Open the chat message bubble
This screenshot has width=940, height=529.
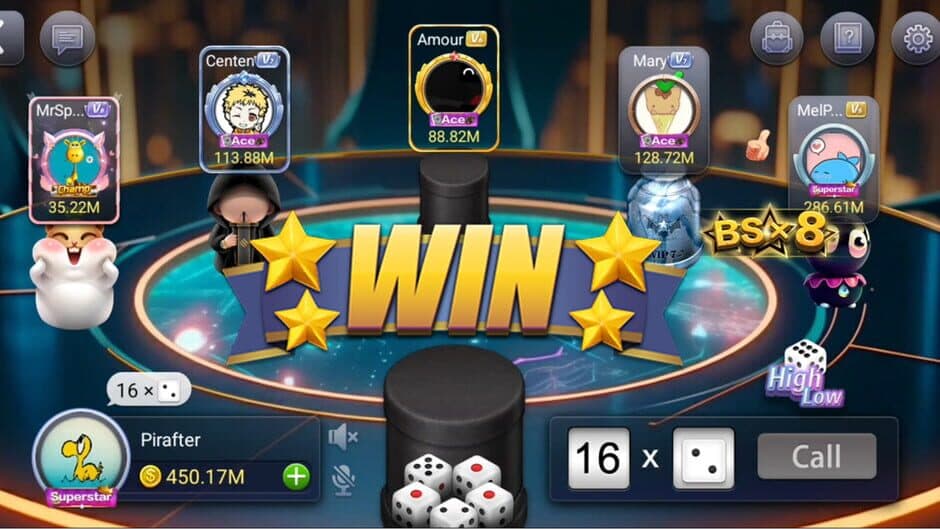pyautogui.click(x=67, y=39)
